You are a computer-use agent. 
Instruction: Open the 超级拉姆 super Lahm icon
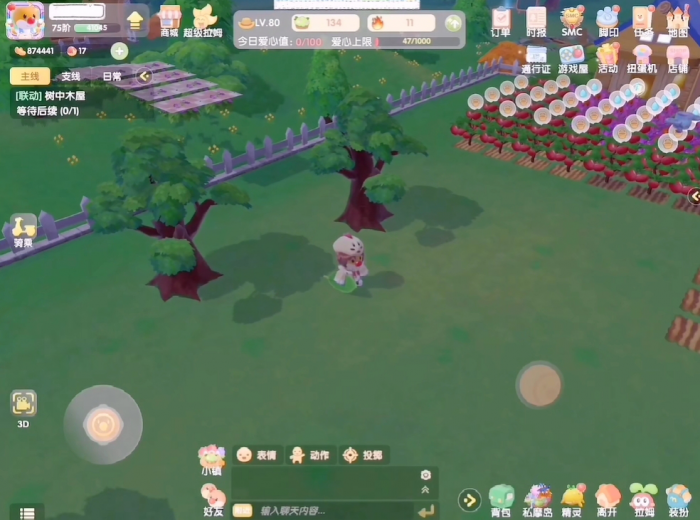tap(203, 20)
